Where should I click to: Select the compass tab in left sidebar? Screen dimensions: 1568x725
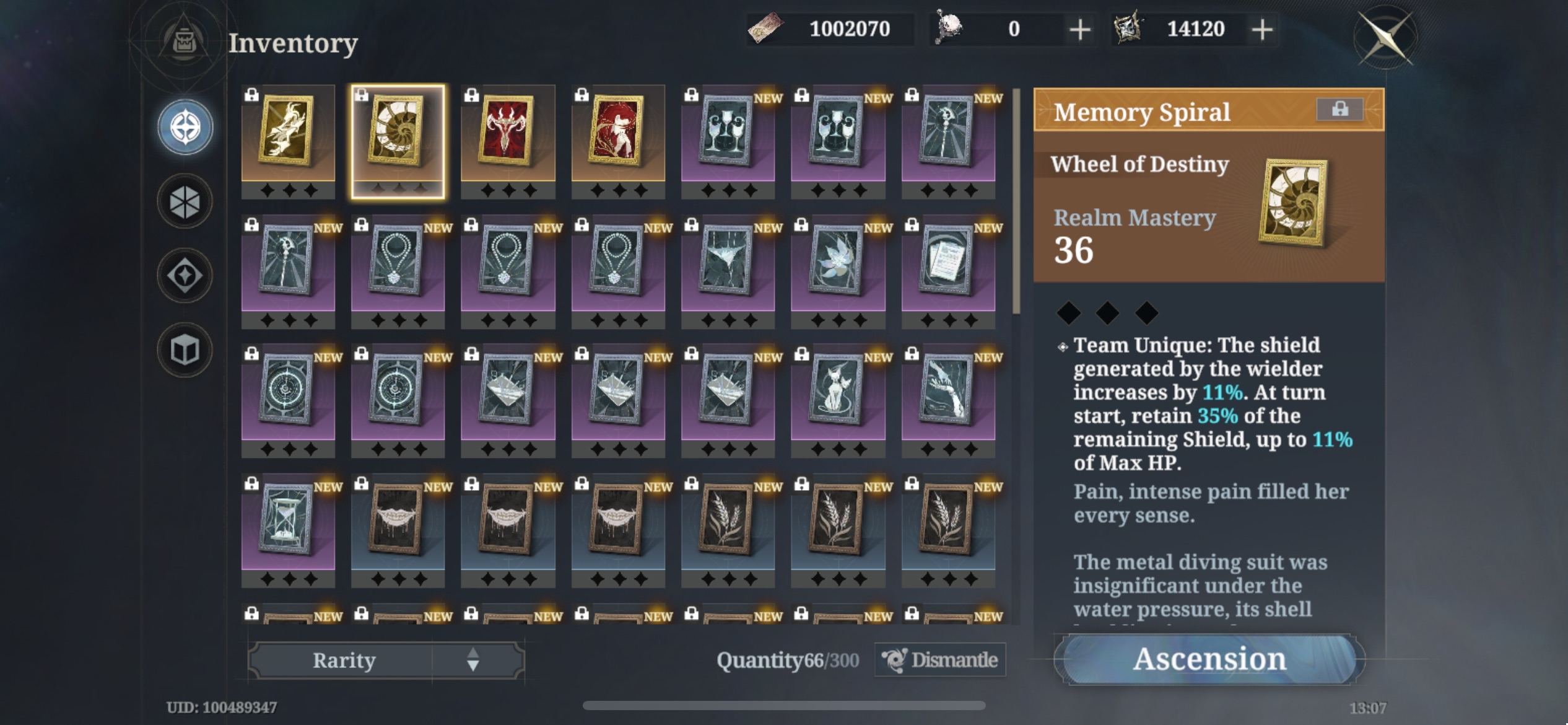[184, 126]
